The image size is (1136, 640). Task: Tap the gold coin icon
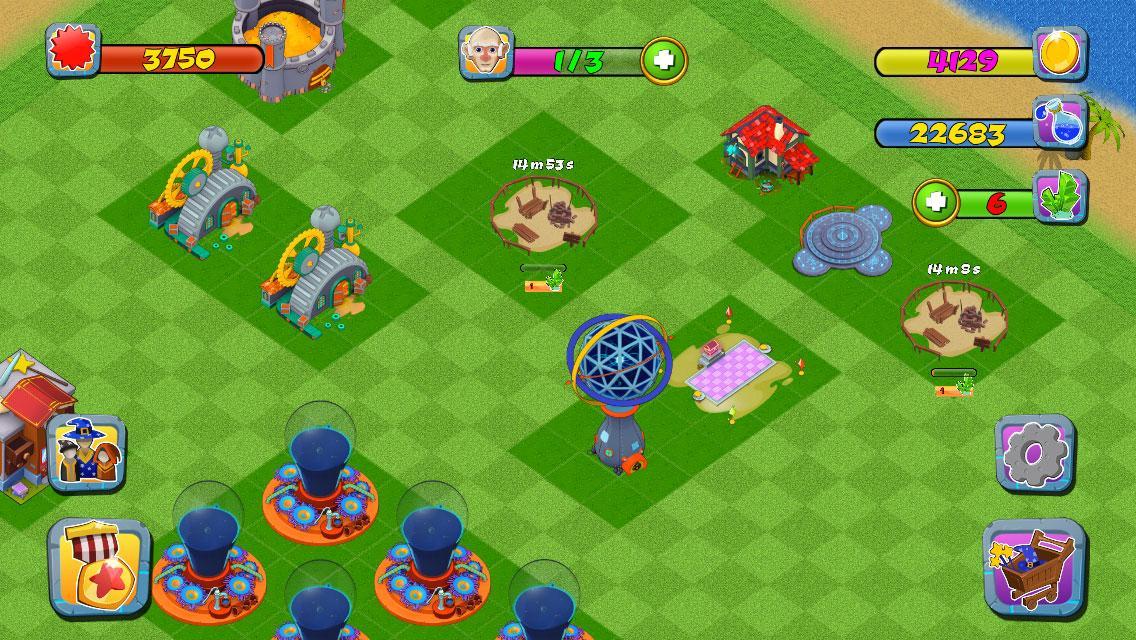click(1060, 53)
